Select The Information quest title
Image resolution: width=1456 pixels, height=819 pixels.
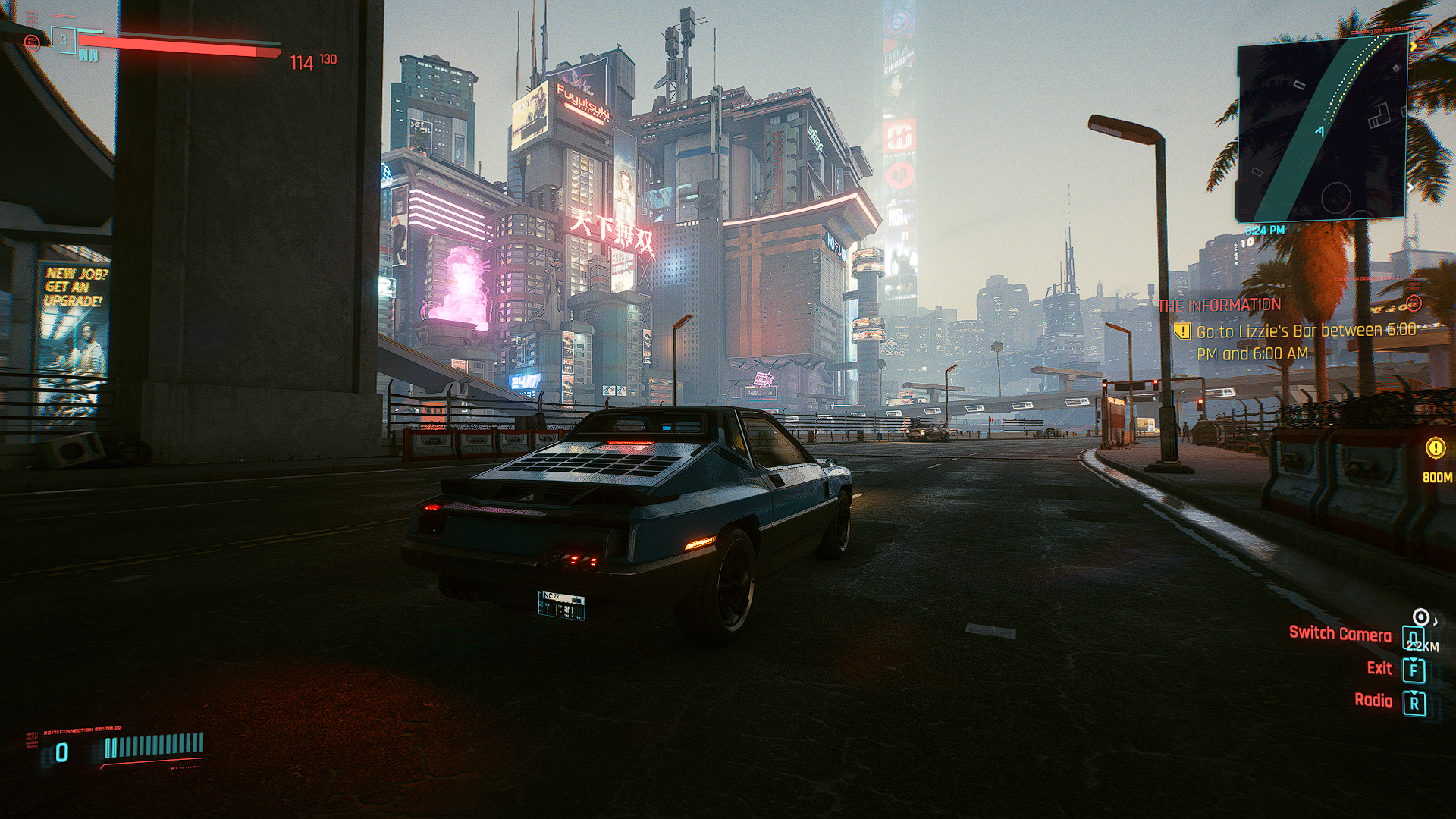point(1219,306)
